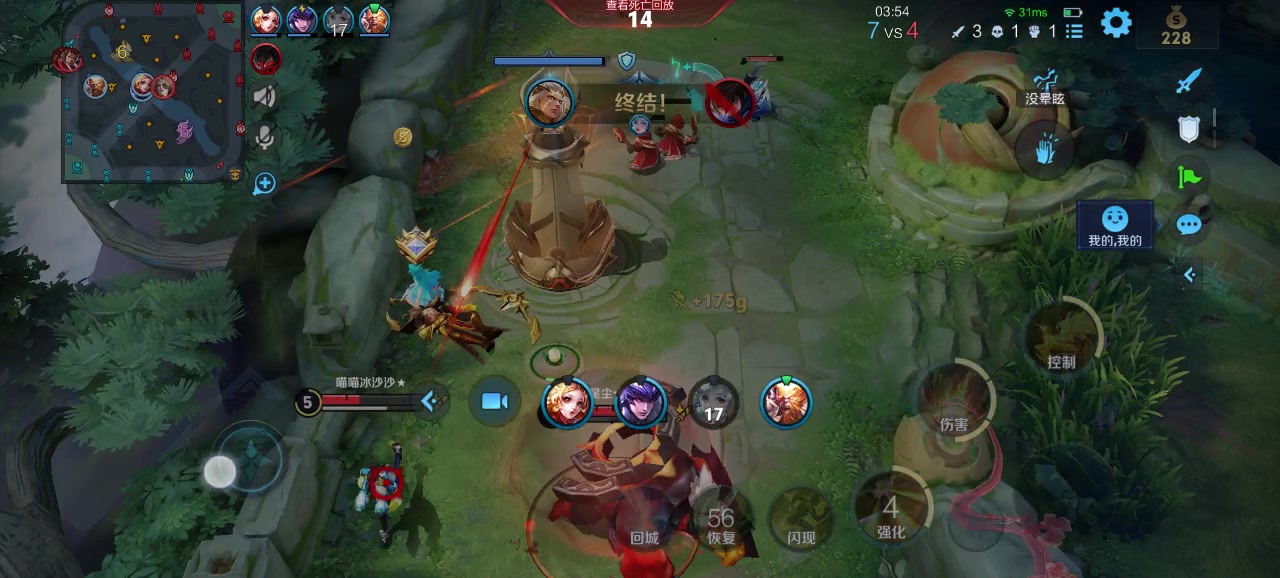Toggle the speaker sound icon
This screenshot has height=578, width=1280.
tap(265, 96)
